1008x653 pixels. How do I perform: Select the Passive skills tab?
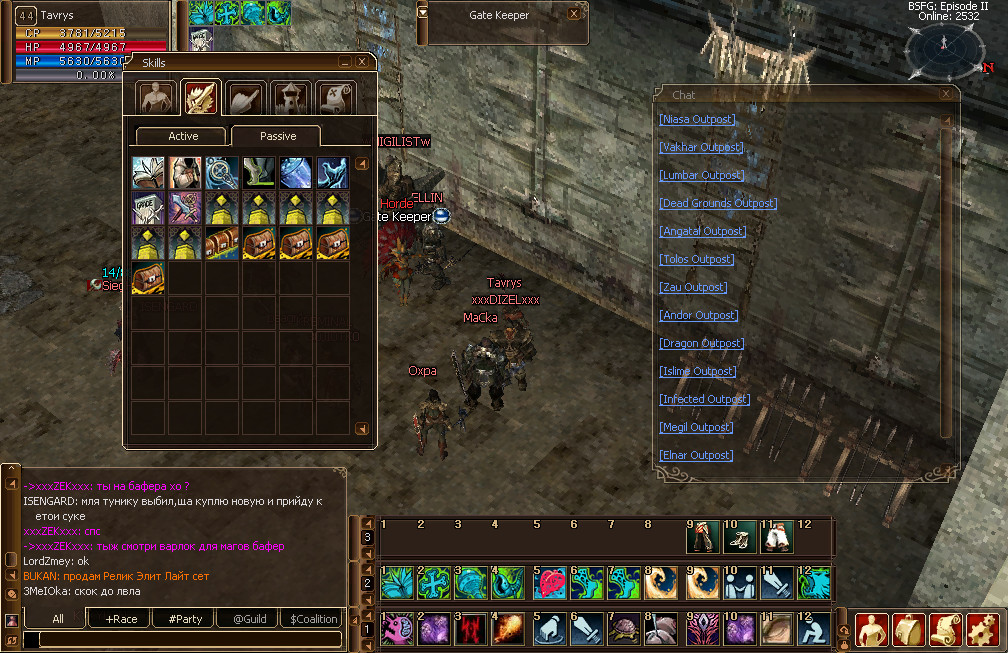[x=276, y=136]
